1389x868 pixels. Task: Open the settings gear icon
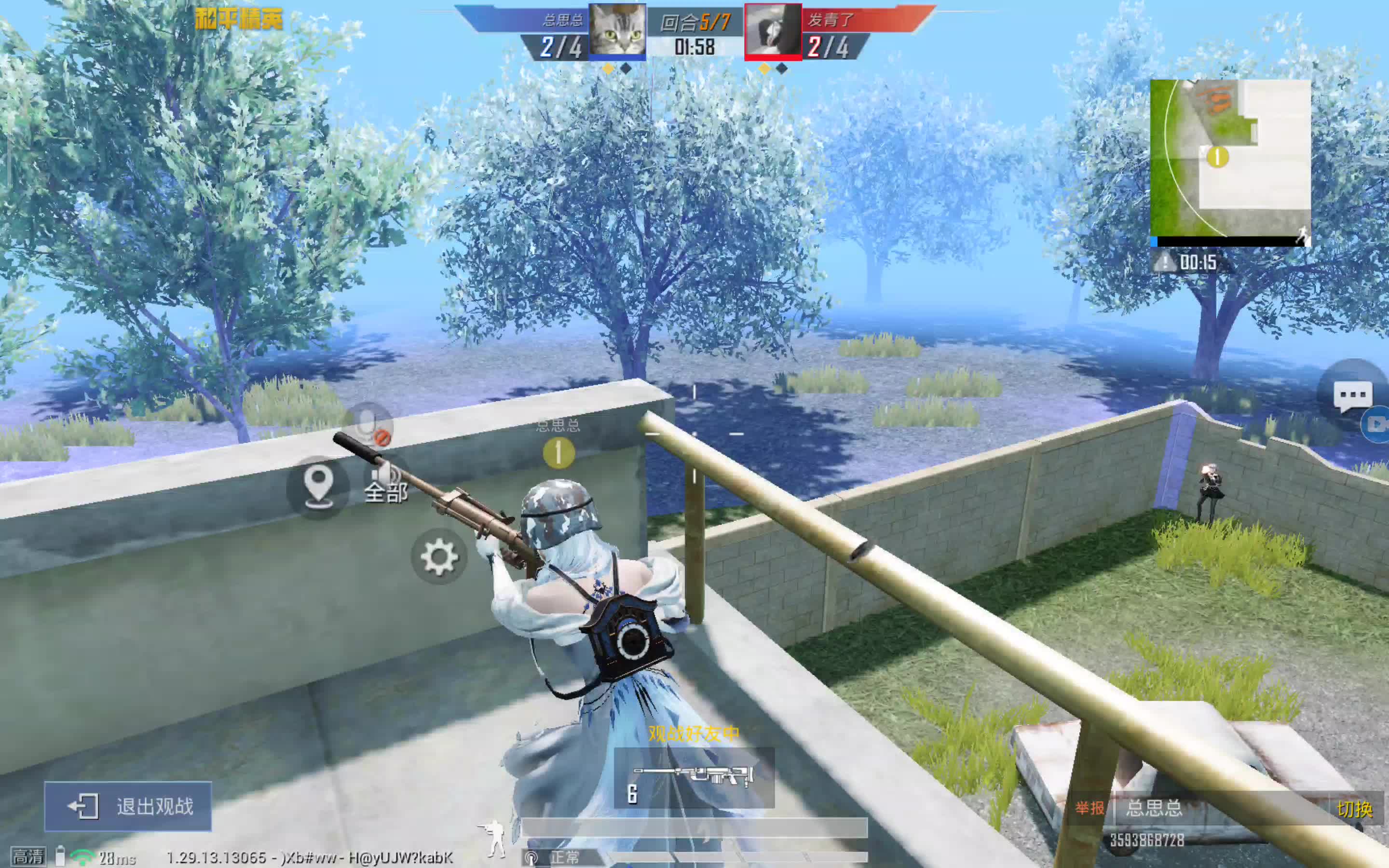(439, 556)
